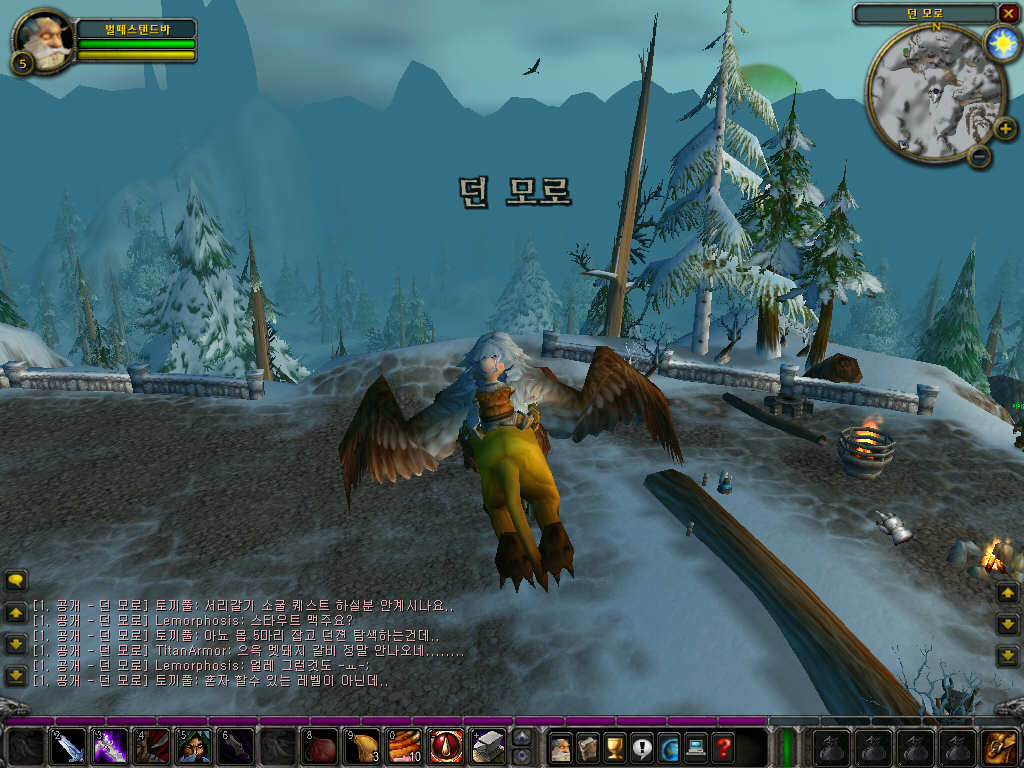The image size is (1024, 768).
Task: Open chat menu with yellow speech bubble
Action: (16, 580)
